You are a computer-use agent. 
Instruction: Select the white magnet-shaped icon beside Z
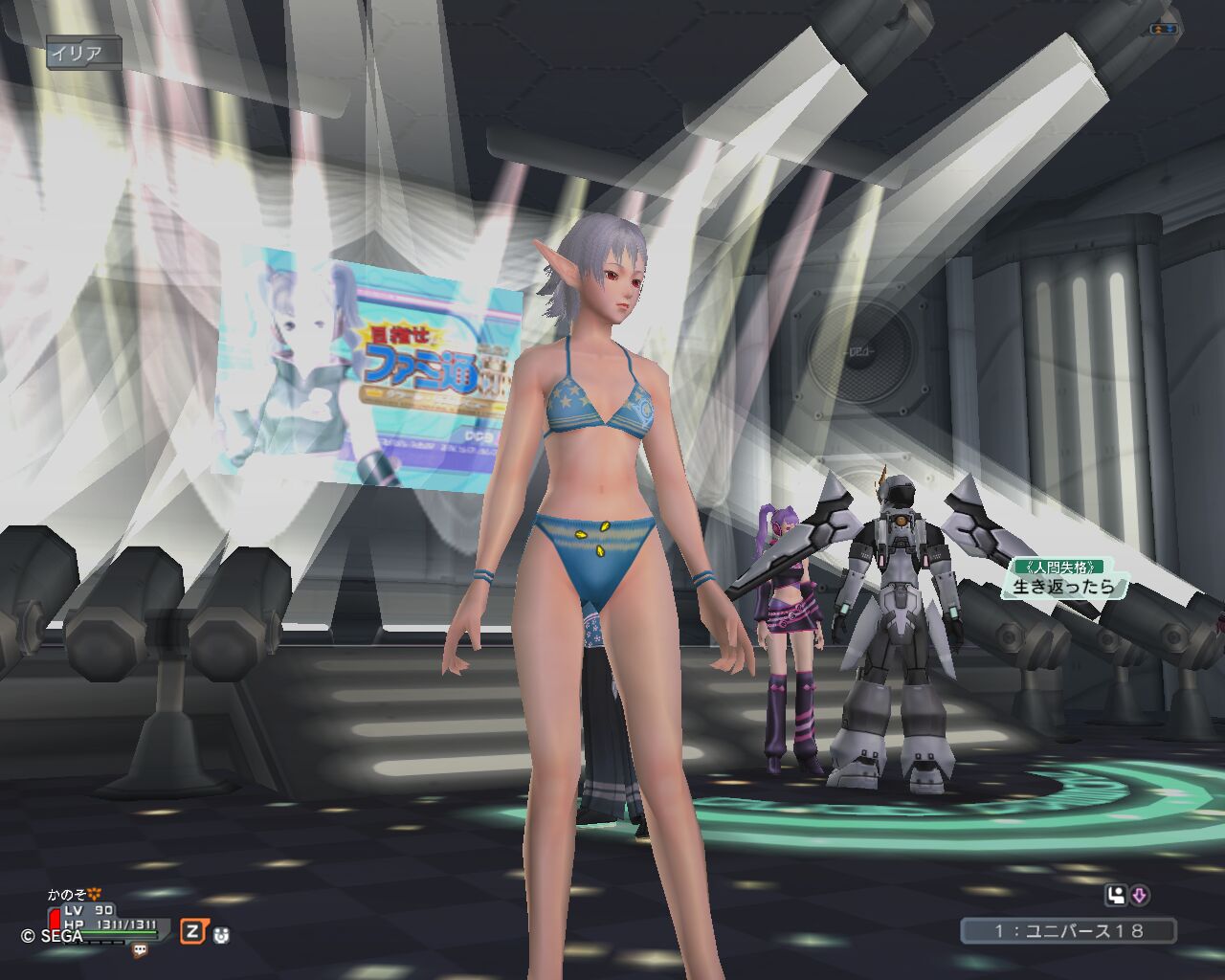click(x=221, y=934)
